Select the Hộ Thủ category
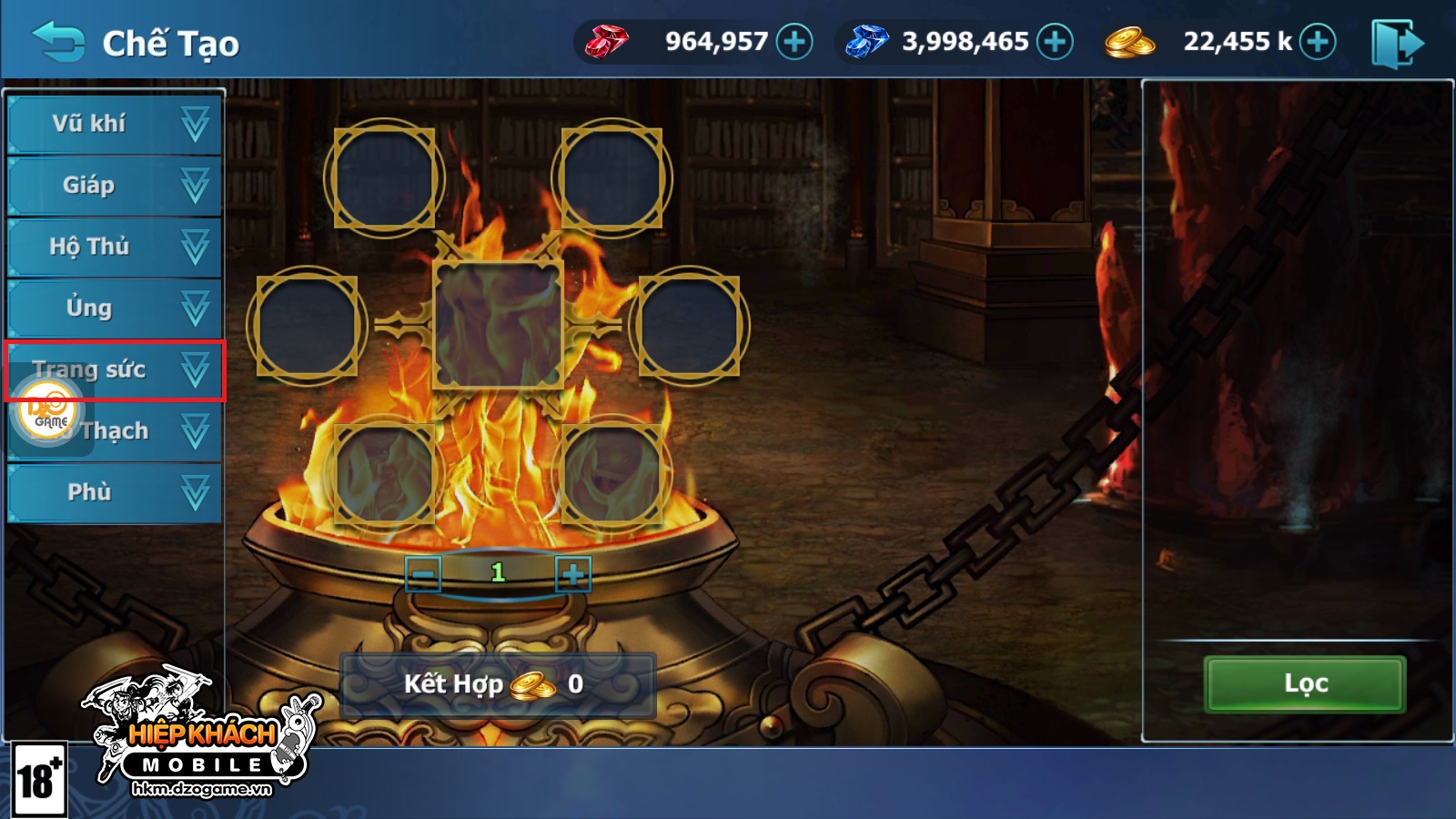Screen dimensions: 1456x819 click(x=115, y=247)
